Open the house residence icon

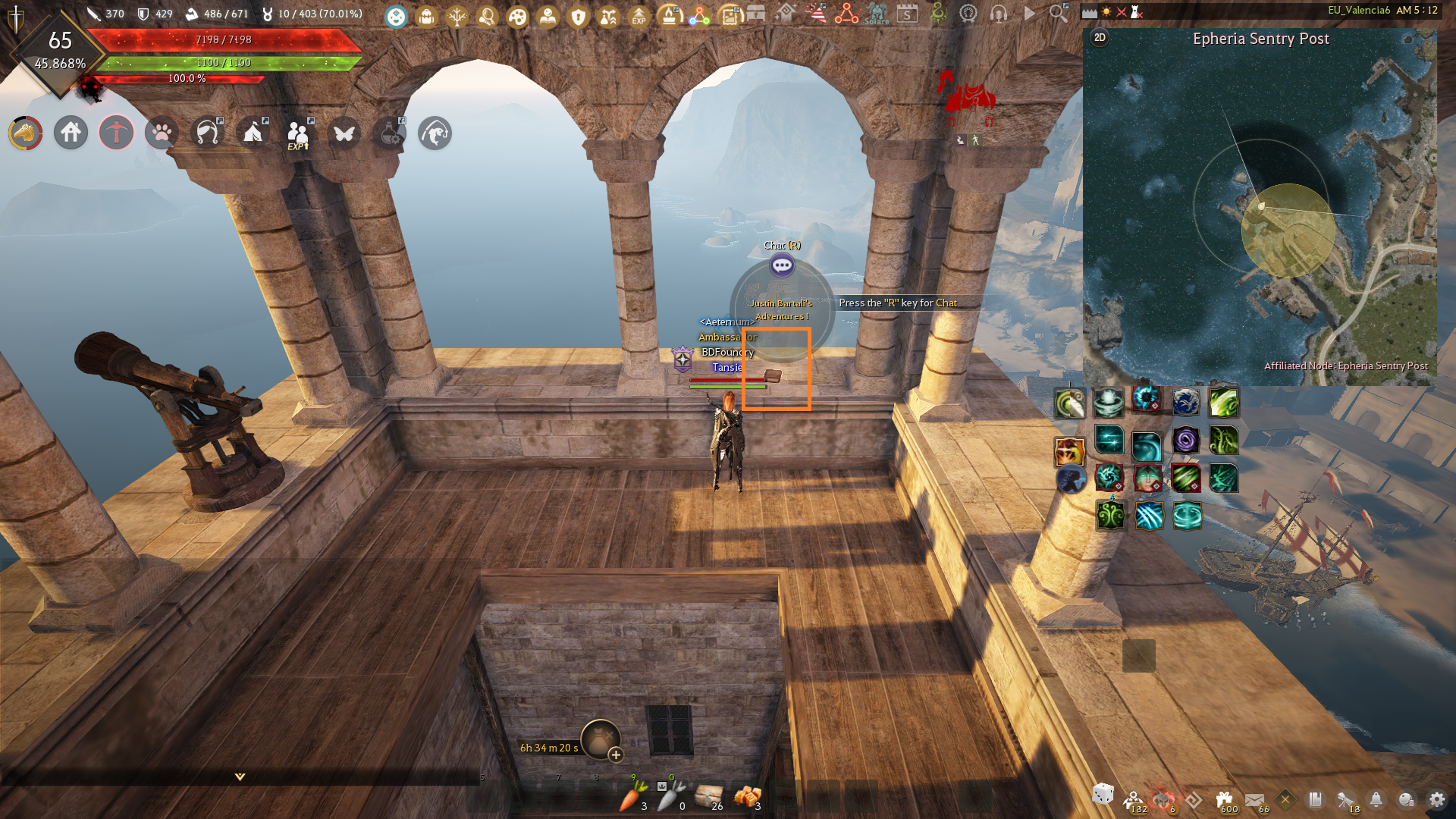pyautogui.click(x=71, y=133)
